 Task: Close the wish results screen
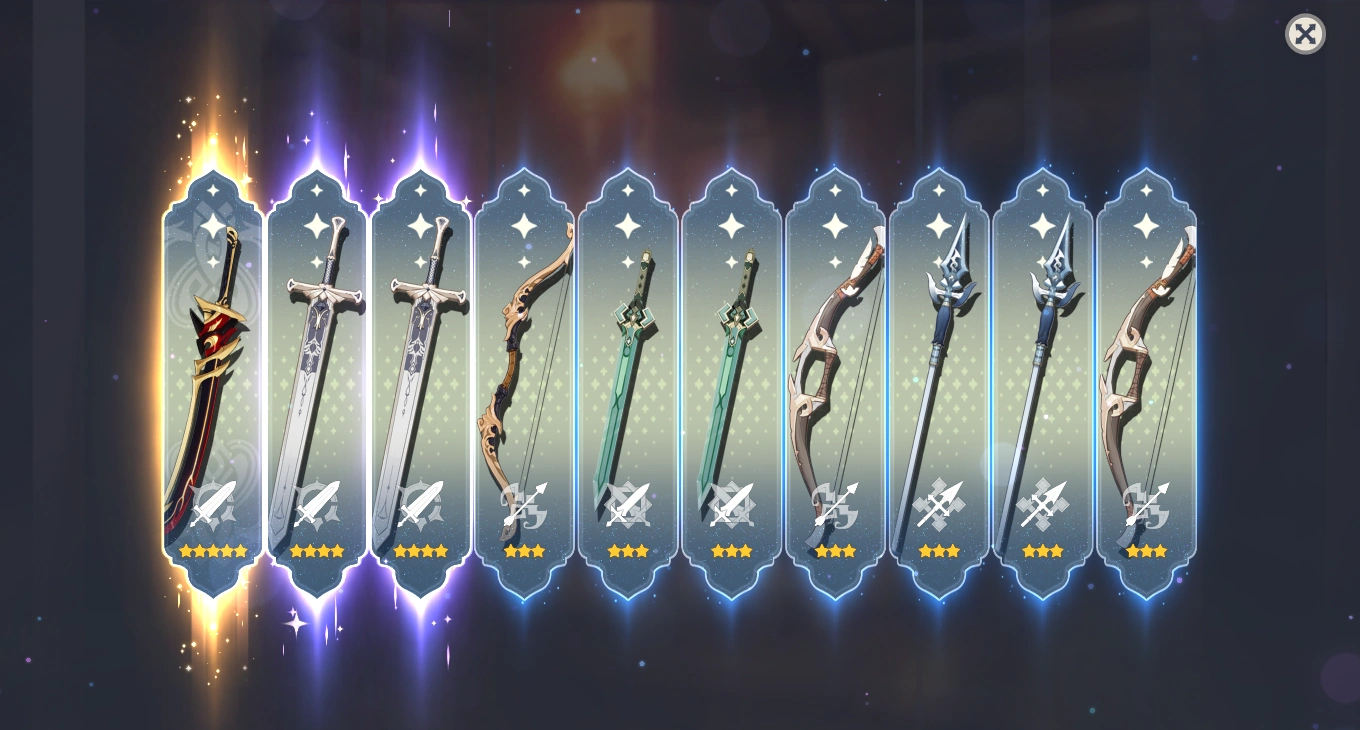point(1305,35)
